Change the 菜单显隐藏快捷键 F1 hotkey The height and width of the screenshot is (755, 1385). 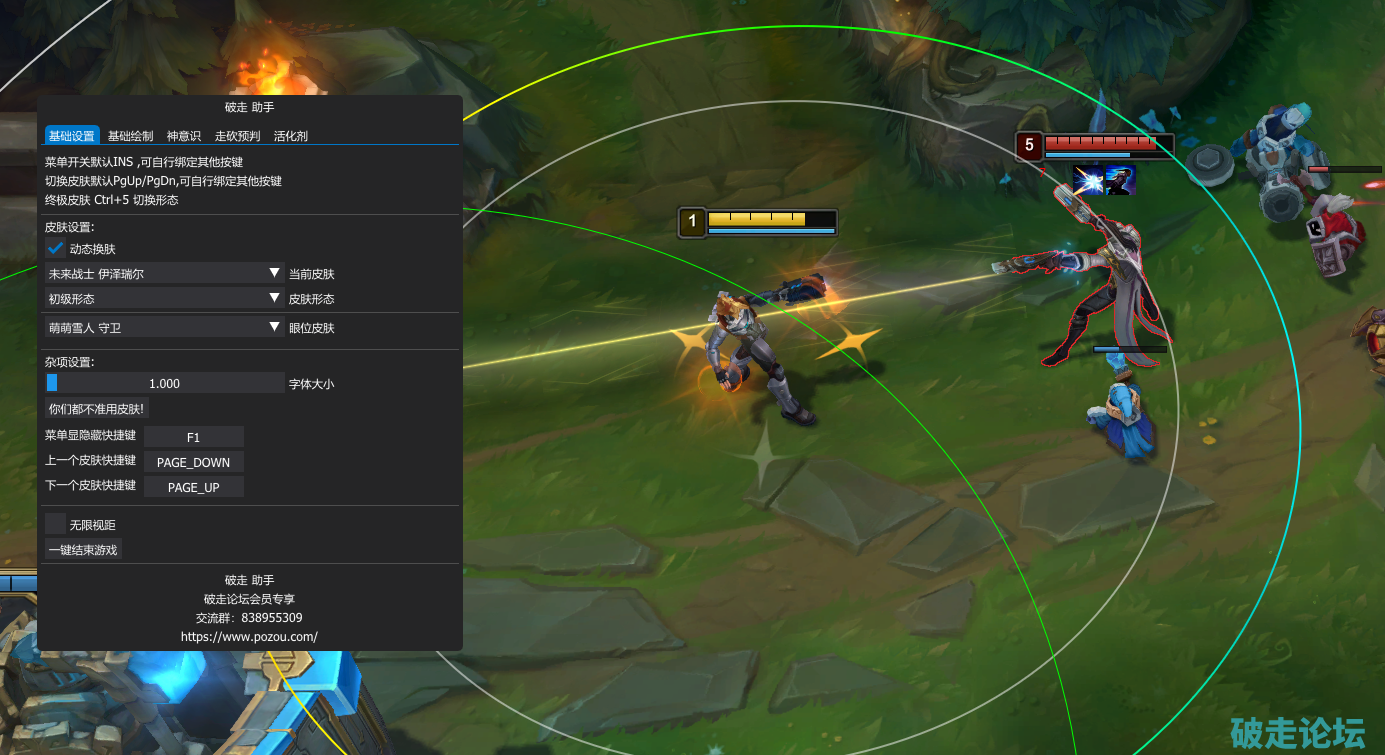click(194, 437)
